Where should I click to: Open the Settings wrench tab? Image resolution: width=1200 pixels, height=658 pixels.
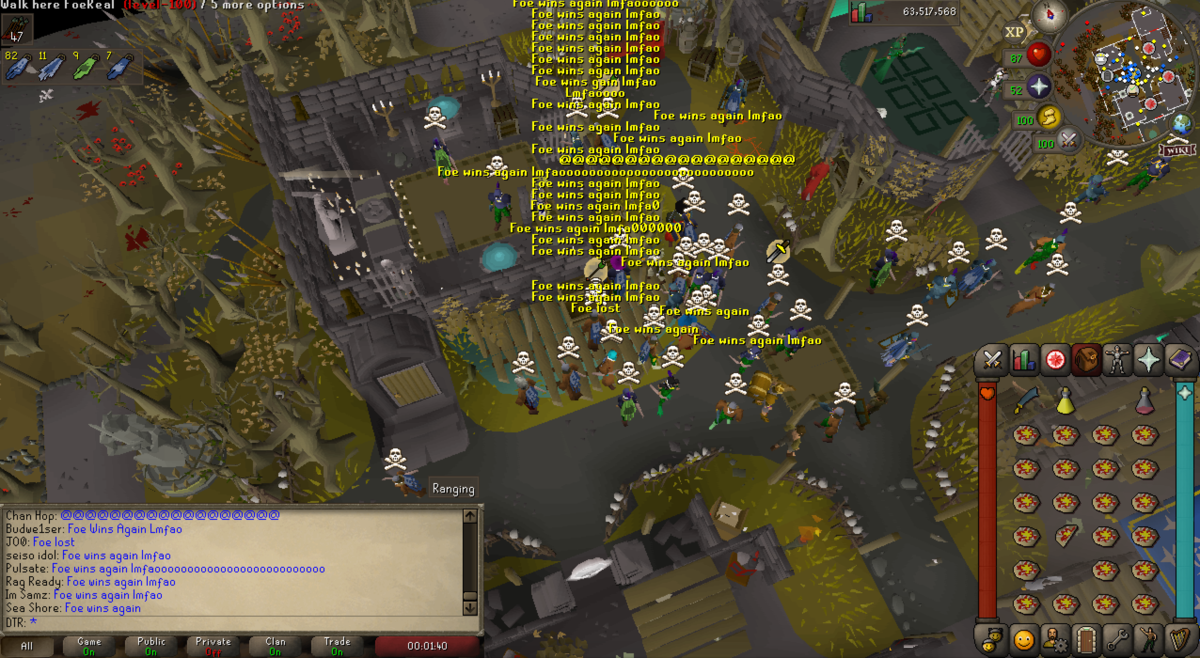(x=1117, y=638)
